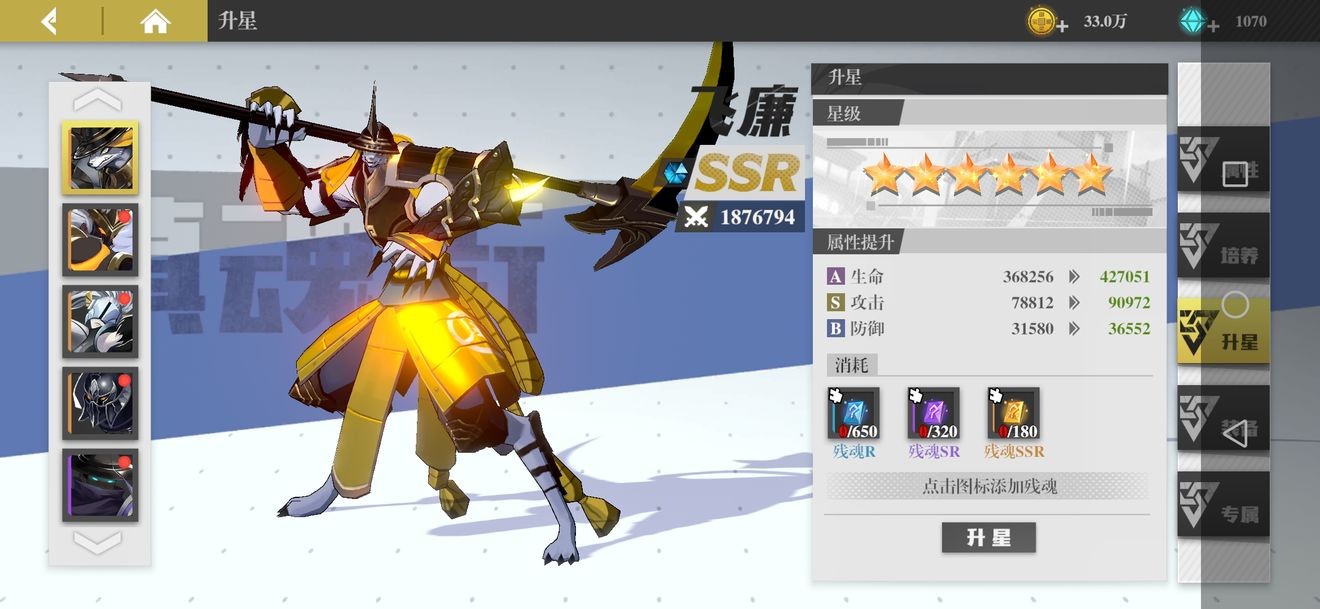The width and height of the screenshot is (1320, 609).
Task: Confirm with the 升星 button
Action: coord(988,538)
